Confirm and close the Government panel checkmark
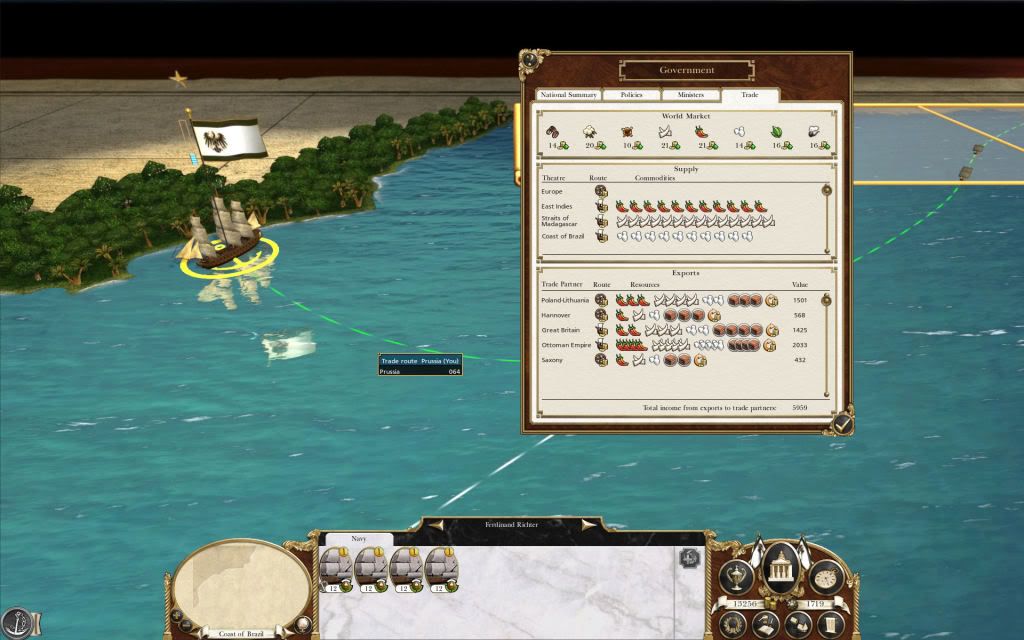 pos(843,425)
